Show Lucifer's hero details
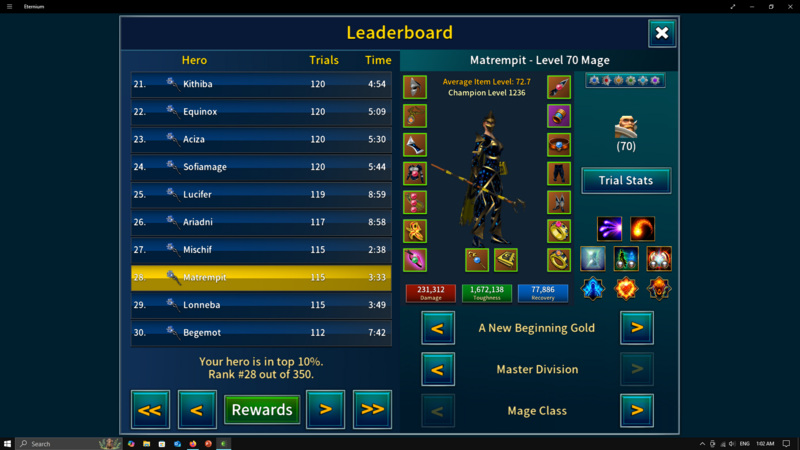This screenshot has width=800, height=450. (261, 194)
